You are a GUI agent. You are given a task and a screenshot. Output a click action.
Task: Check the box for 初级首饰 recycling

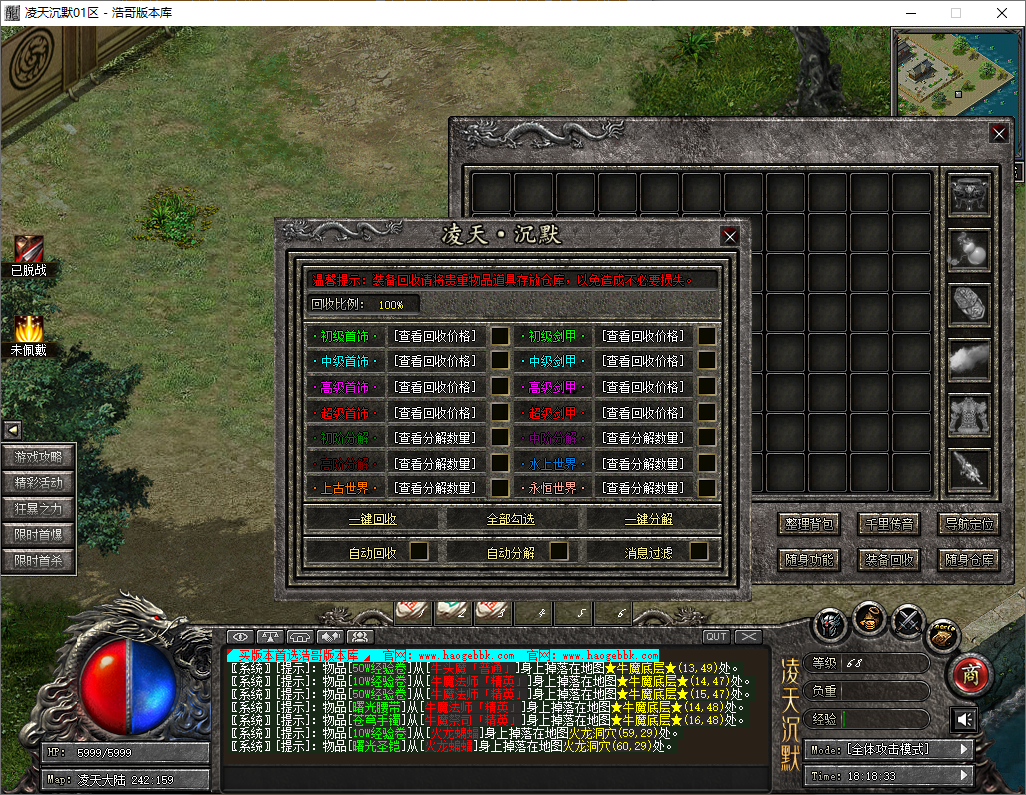coord(499,336)
